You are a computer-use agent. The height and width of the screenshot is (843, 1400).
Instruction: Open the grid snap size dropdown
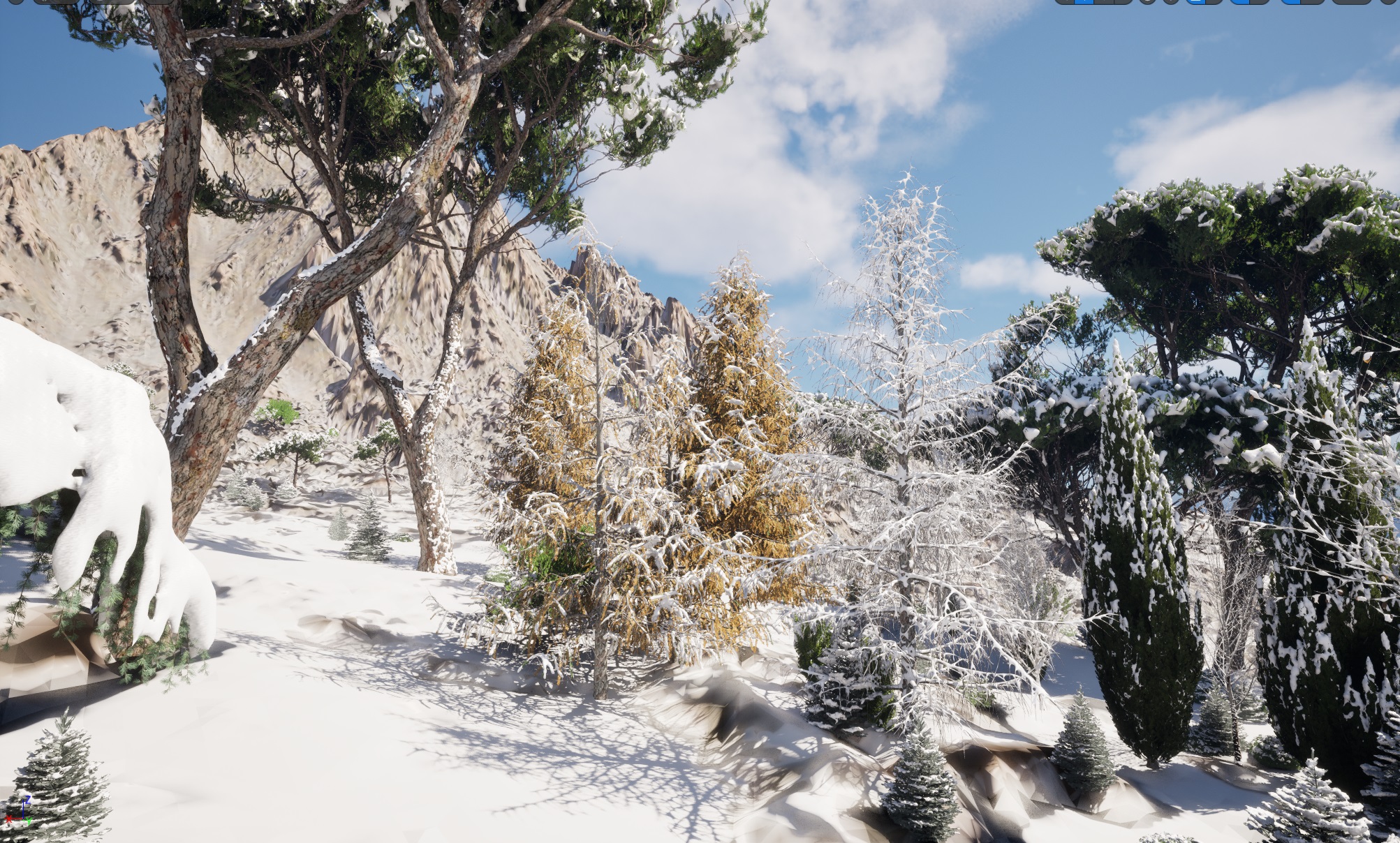tap(1212, 4)
